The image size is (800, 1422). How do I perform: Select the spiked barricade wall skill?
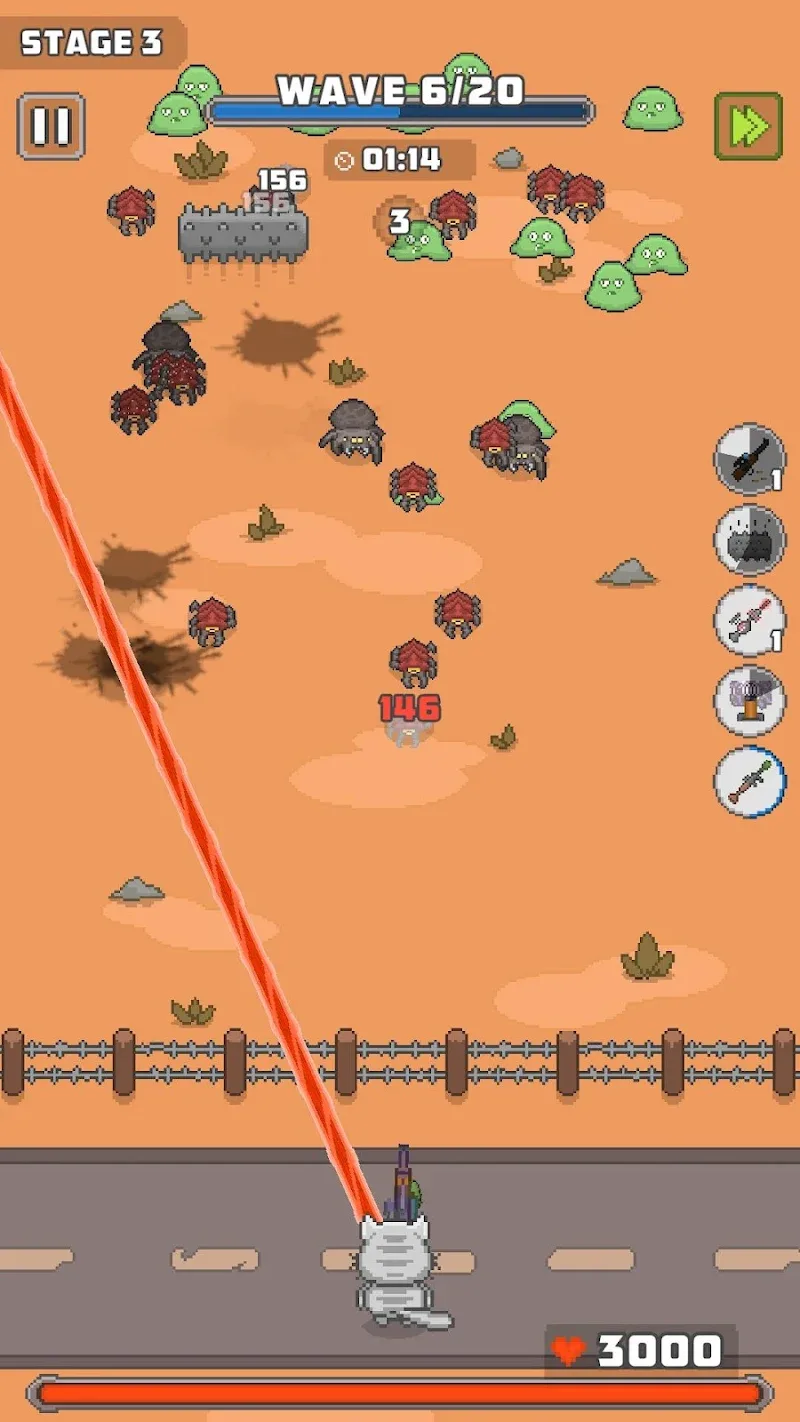click(749, 540)
